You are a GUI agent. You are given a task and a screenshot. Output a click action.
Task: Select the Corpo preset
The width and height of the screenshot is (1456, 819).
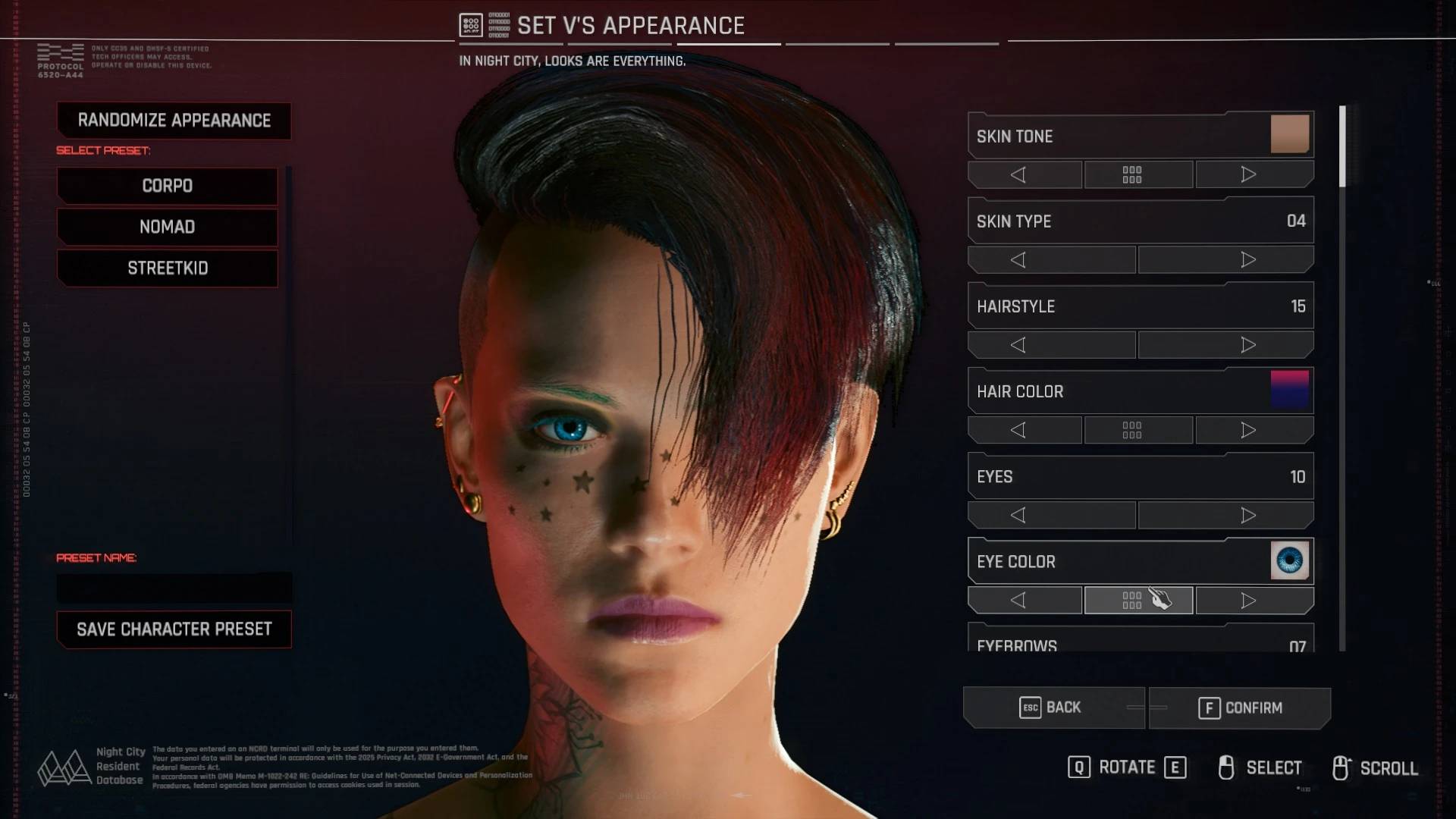pyautogui.click(x=168, y=186)
